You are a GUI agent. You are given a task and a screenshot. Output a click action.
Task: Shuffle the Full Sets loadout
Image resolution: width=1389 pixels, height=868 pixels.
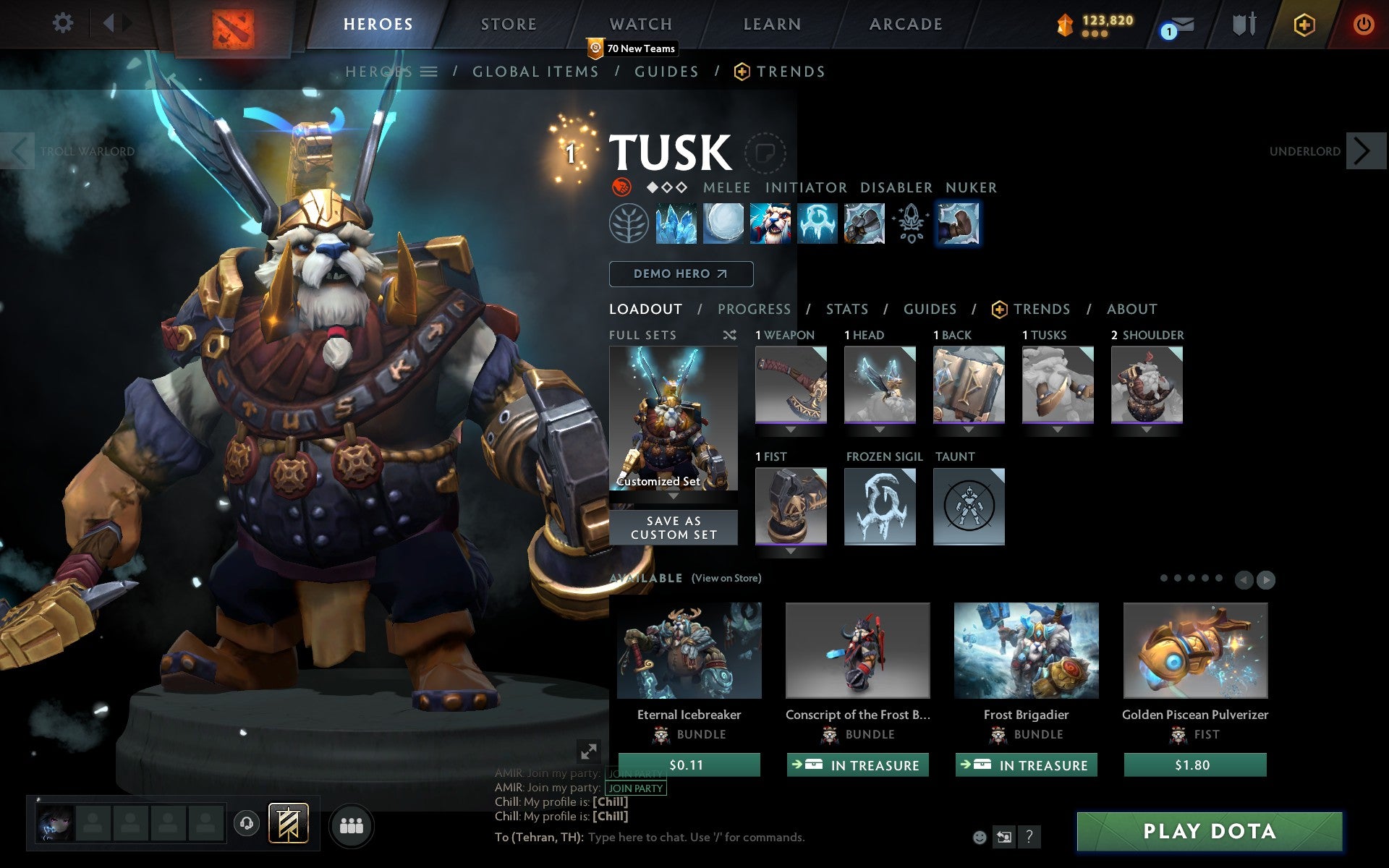pos(729,335)
